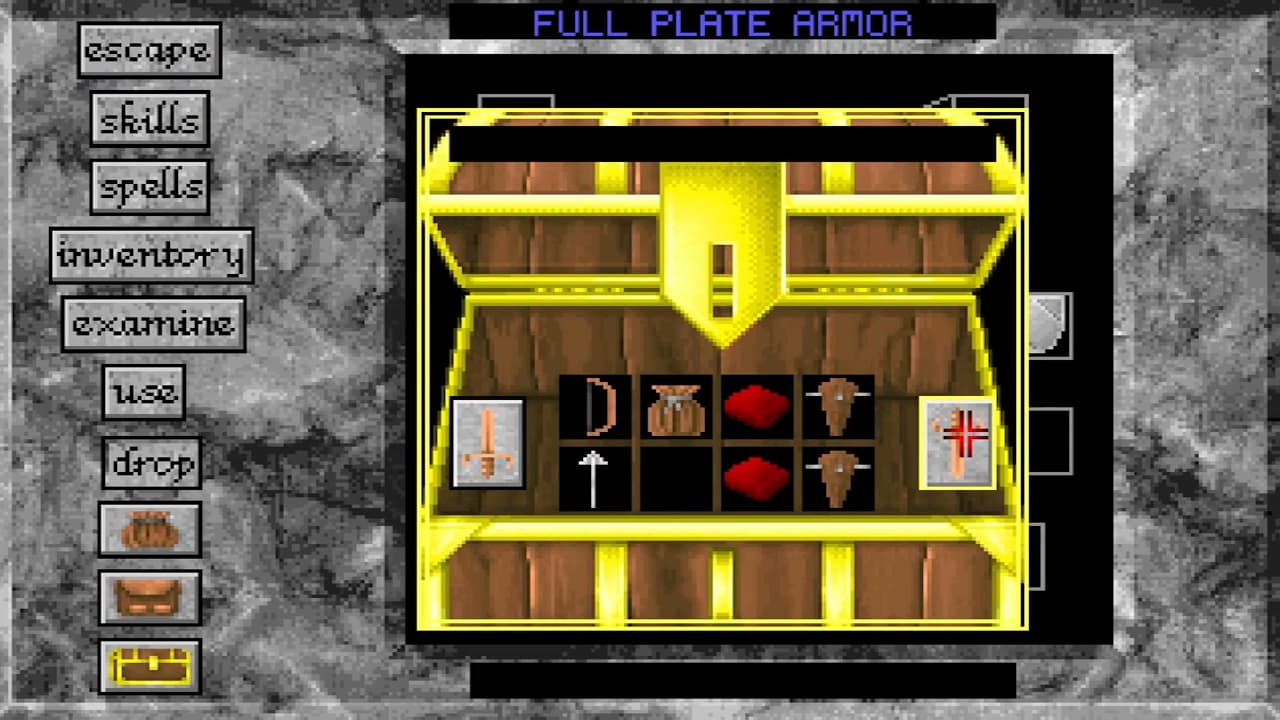The height and width of the screenshot is (720, 1280).
Task: Open the skills panel
Action: click(150, 118)
